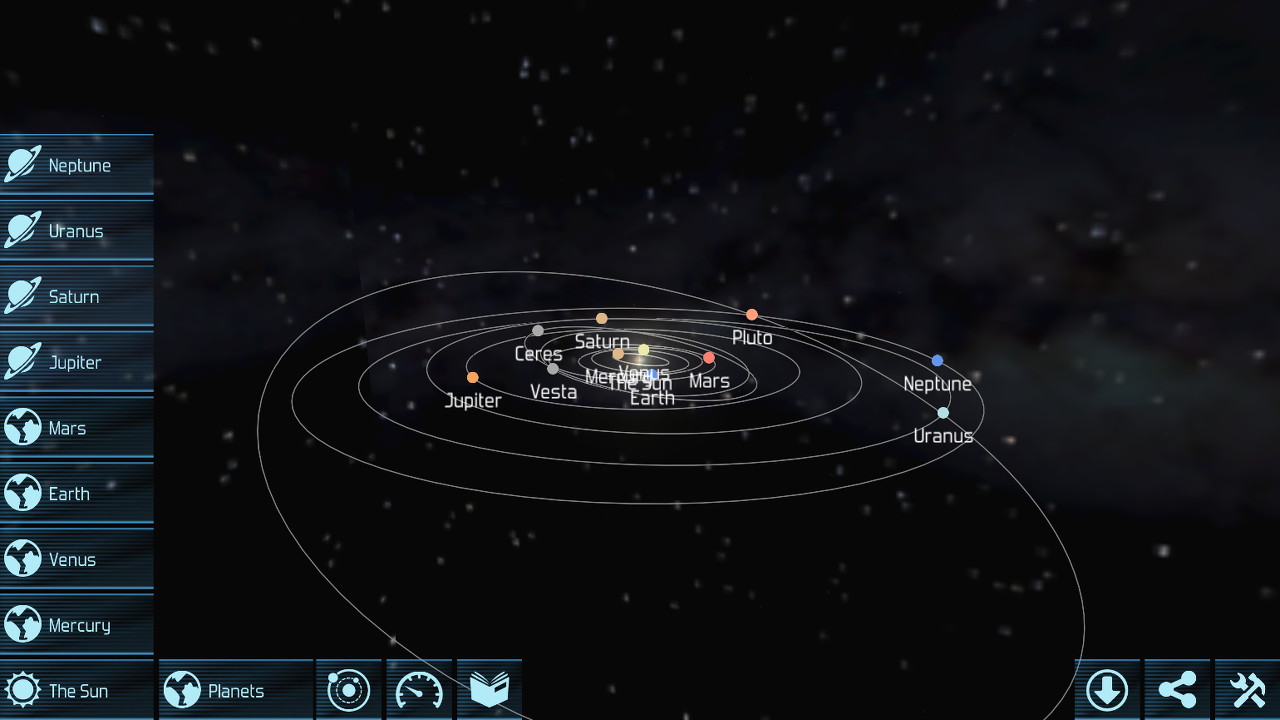Click the Ceres label in the orbit map
Viewport: 1280px width, 720px height.
tap(538, 354)
